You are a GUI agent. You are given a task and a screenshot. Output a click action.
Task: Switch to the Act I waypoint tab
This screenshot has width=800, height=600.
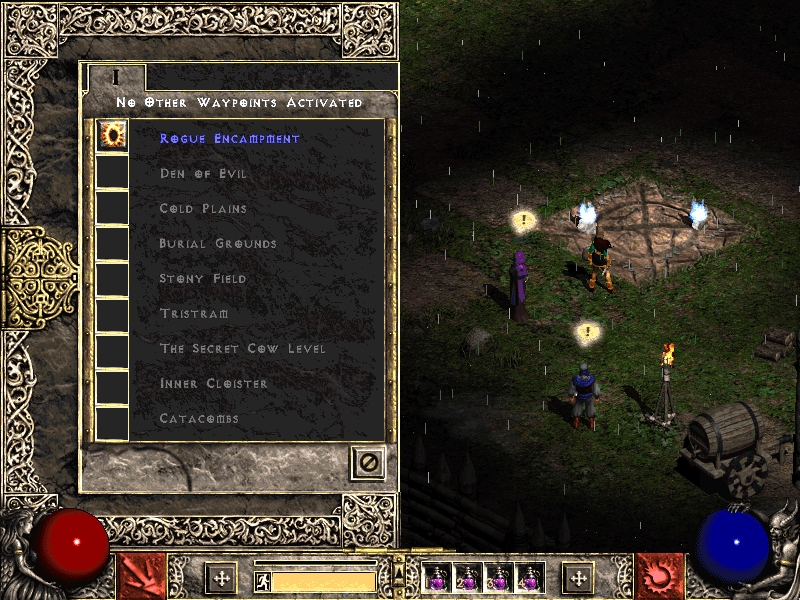point(116,77)
